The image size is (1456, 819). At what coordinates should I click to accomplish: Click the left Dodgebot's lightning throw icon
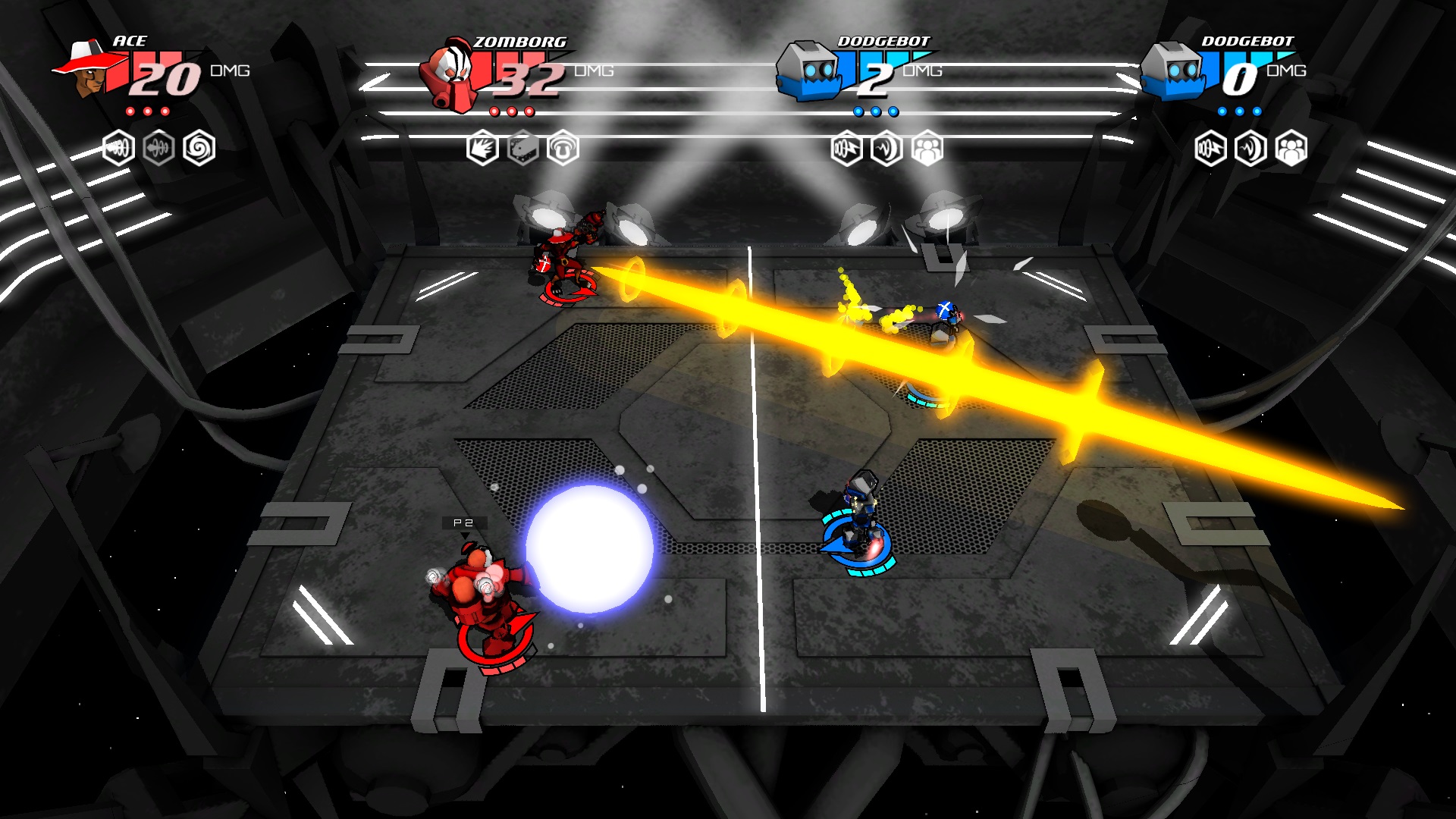pyautogui.click(x=846, y=147)
